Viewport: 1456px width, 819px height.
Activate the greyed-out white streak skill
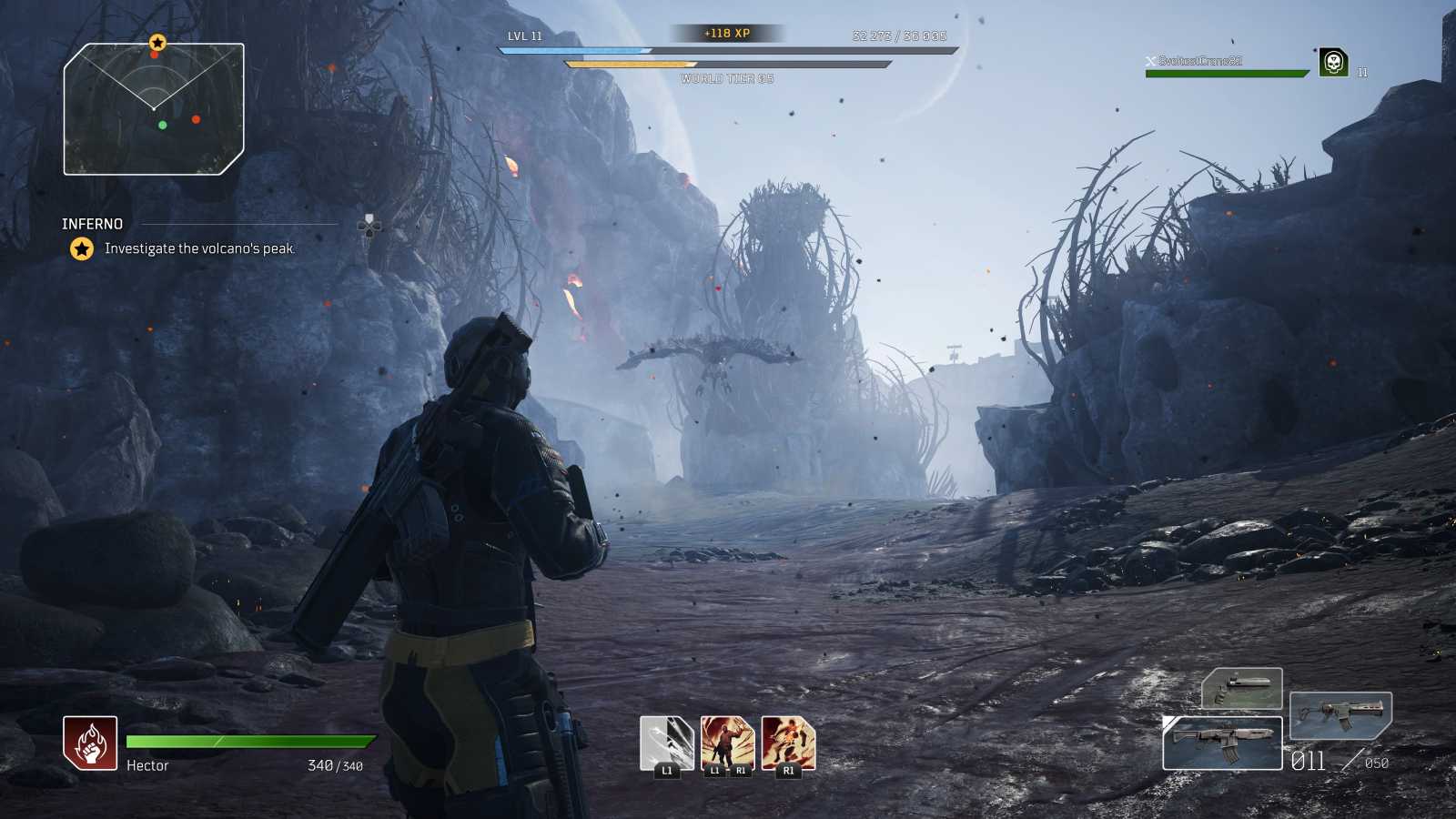click(x=666, y=743)
